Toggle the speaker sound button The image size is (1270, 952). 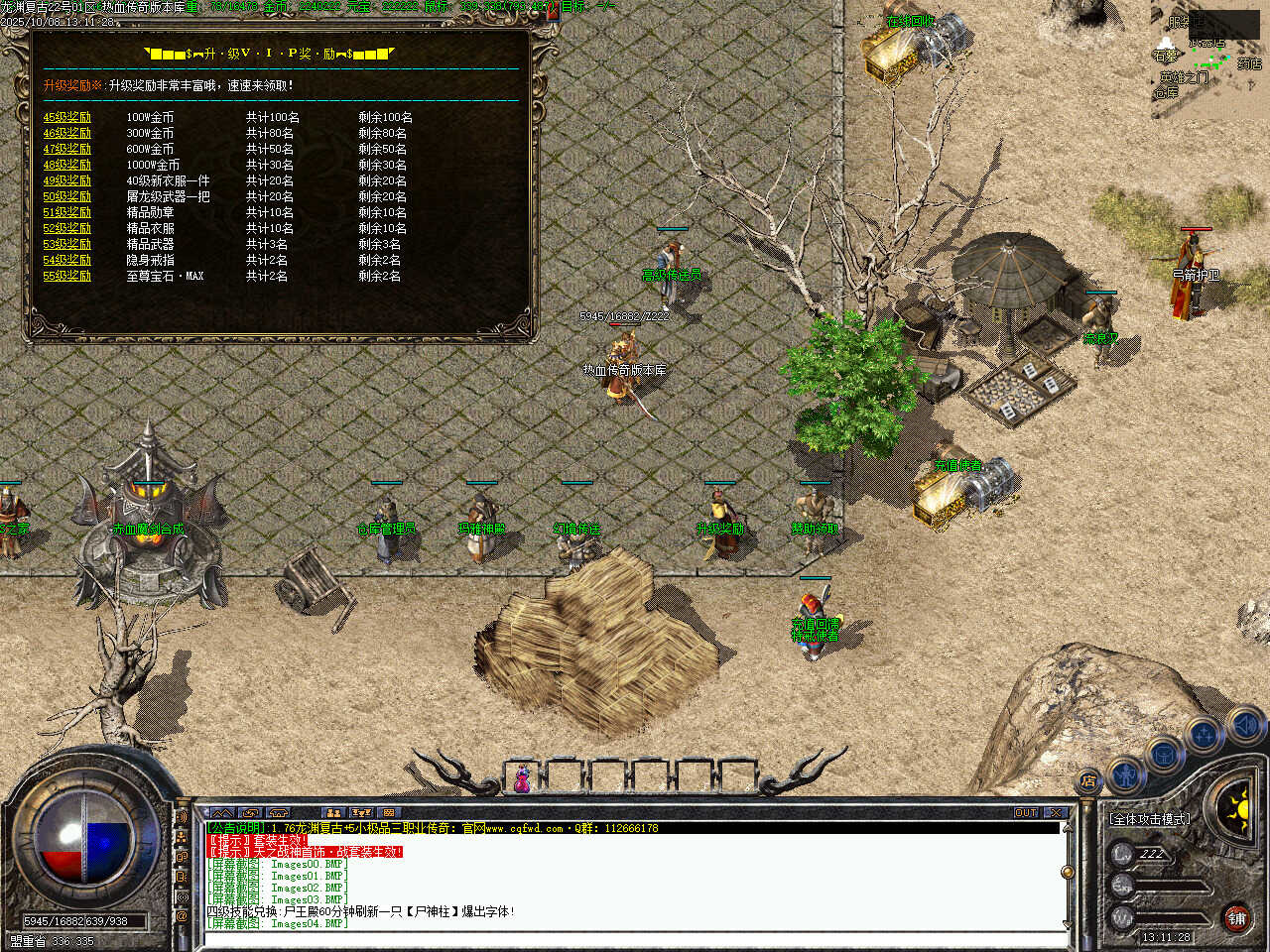click(1246, 726)
